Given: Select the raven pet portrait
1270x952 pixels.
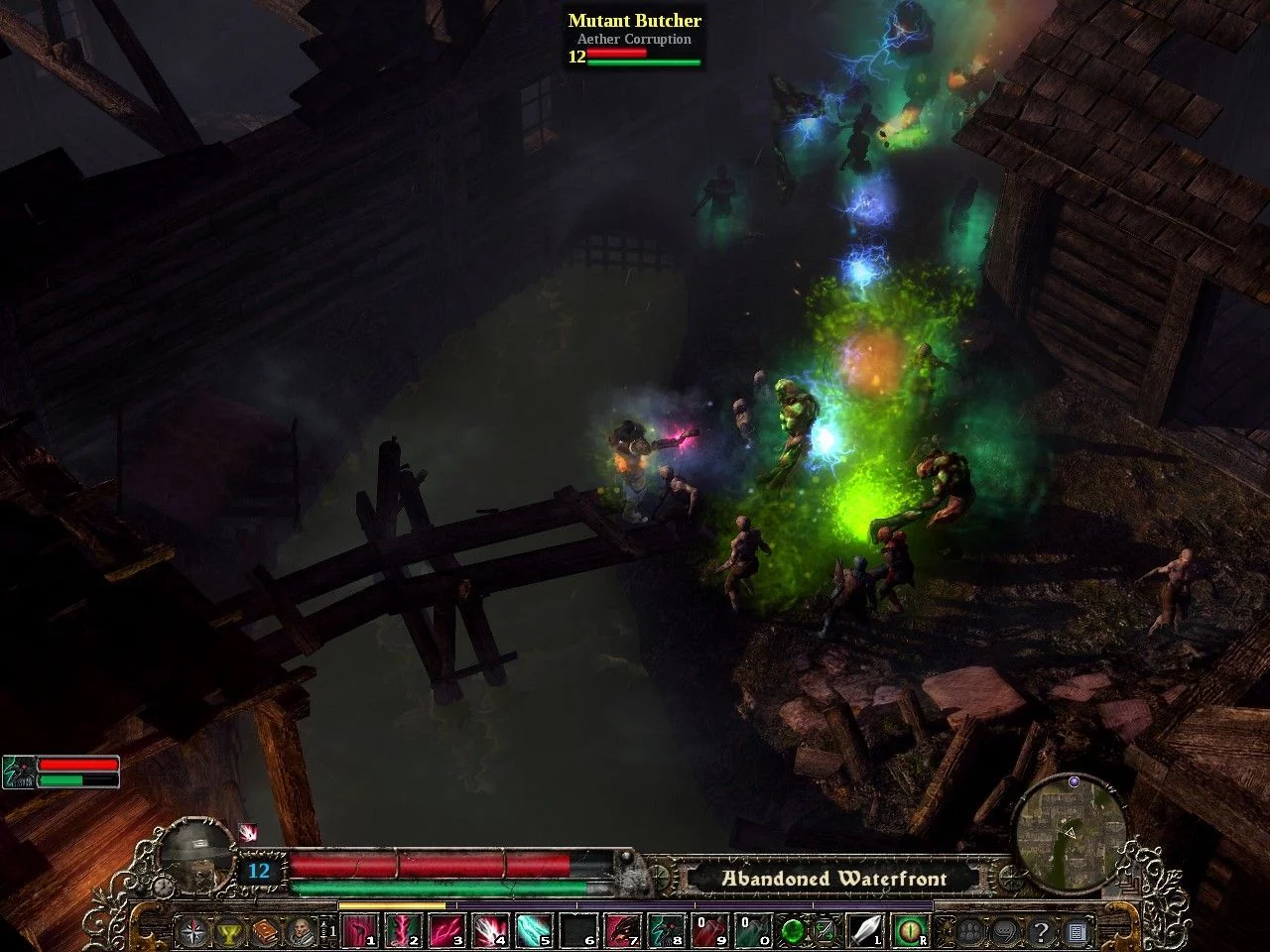Looking at the screenshot, I should click(17, 772).
